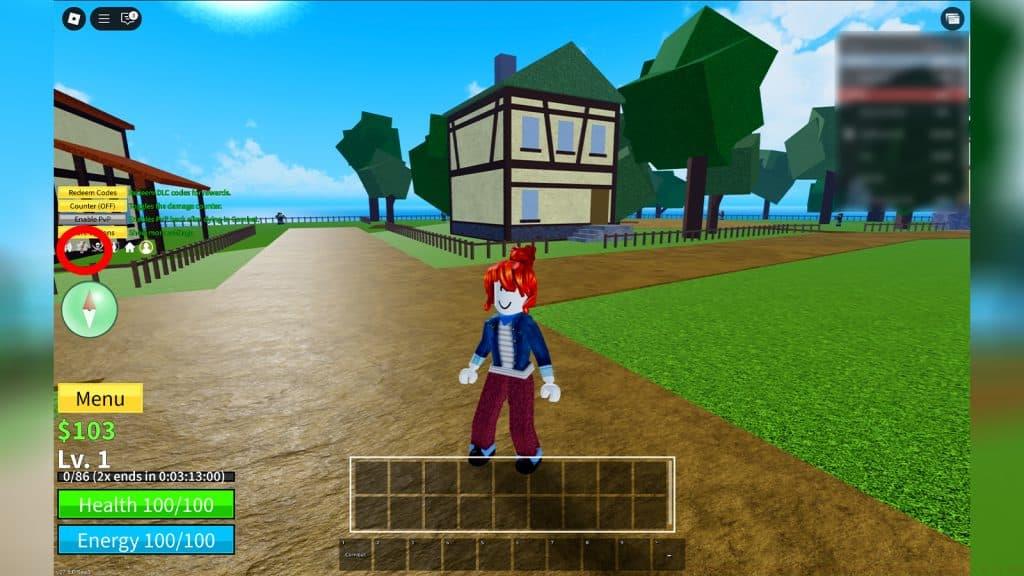Turn on Enable PvP
Screen dimensions: 1024x576
point(92,218)
